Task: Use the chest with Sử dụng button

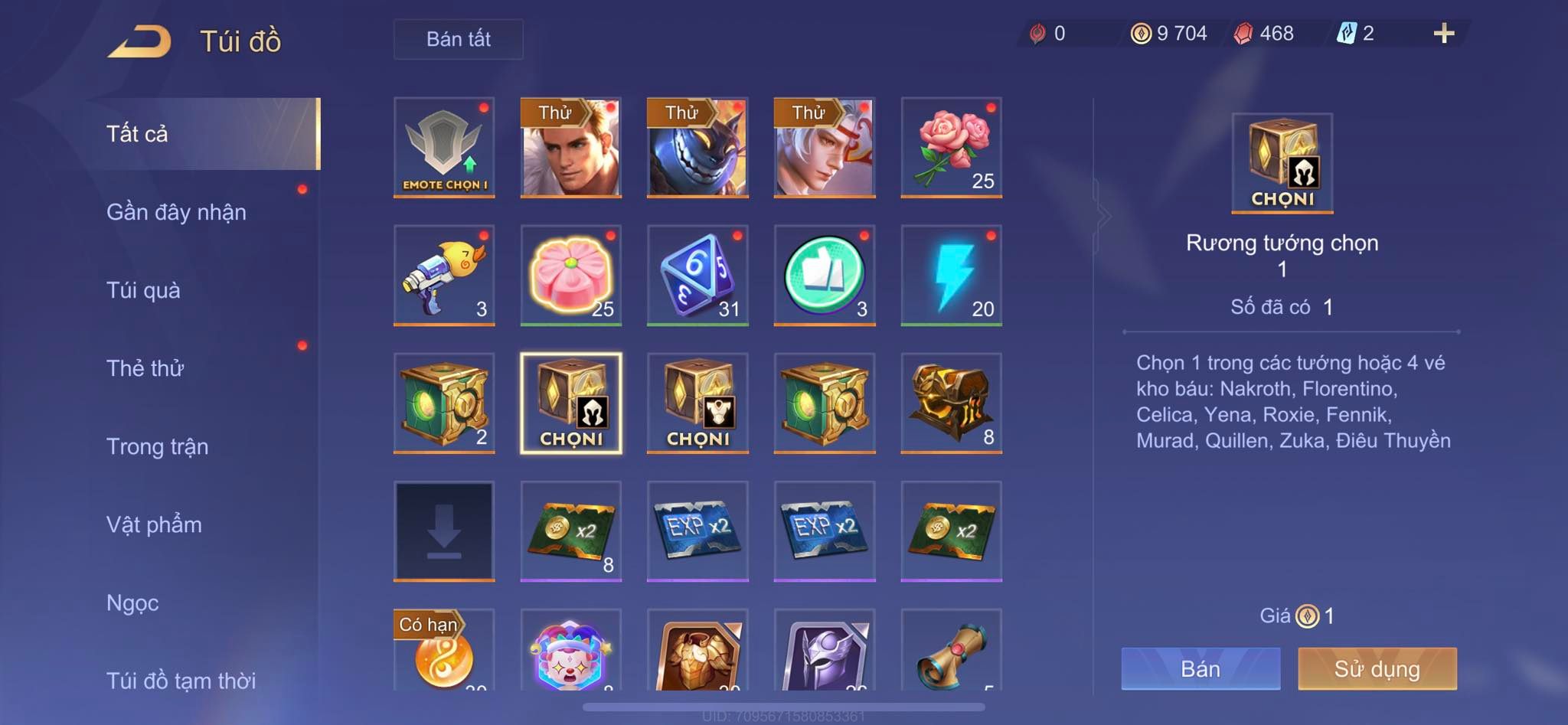Action: pyautogui.click(x=1377, y=668)
